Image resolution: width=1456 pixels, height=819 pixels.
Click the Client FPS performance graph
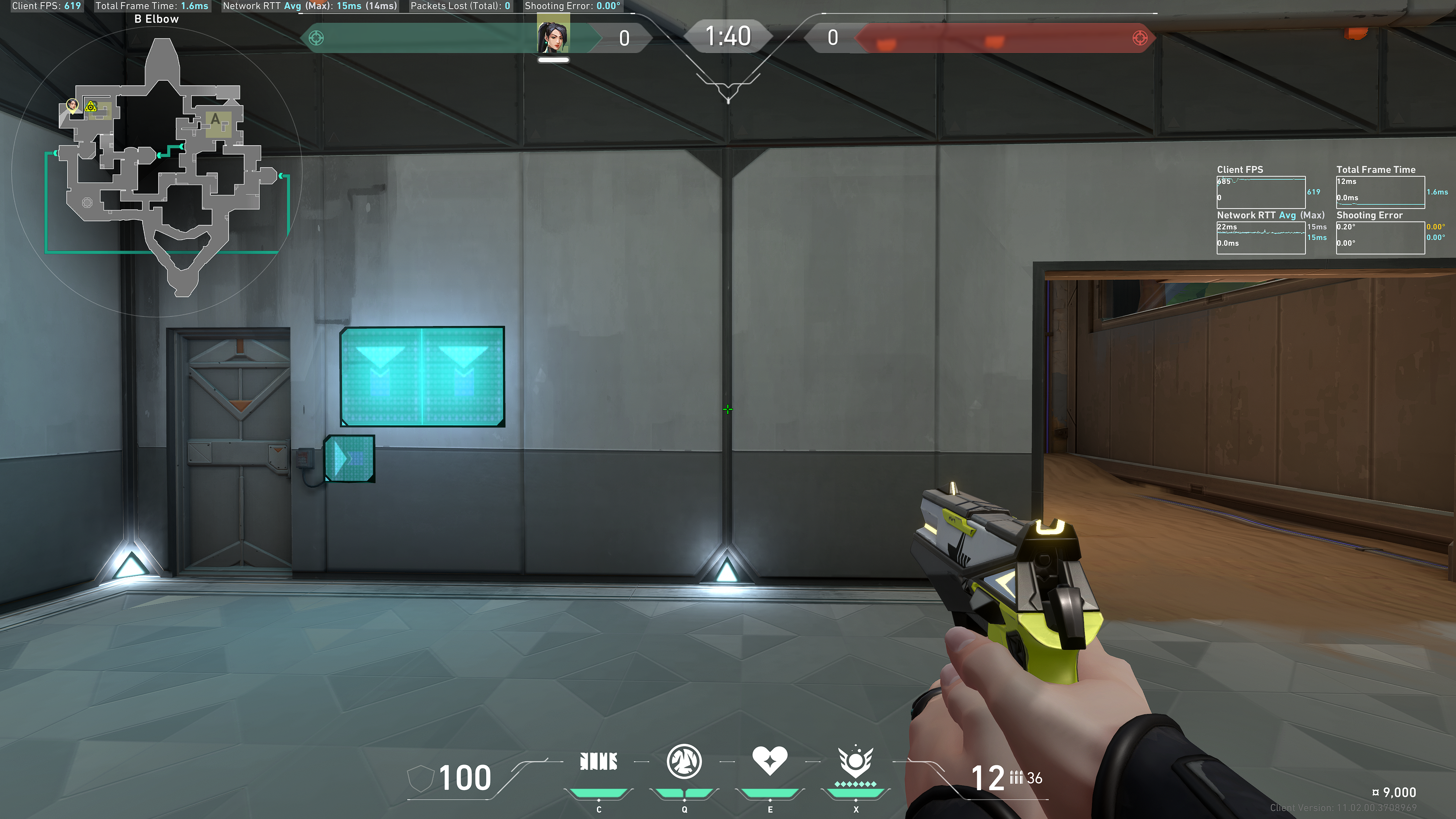tap(1260, 191)
